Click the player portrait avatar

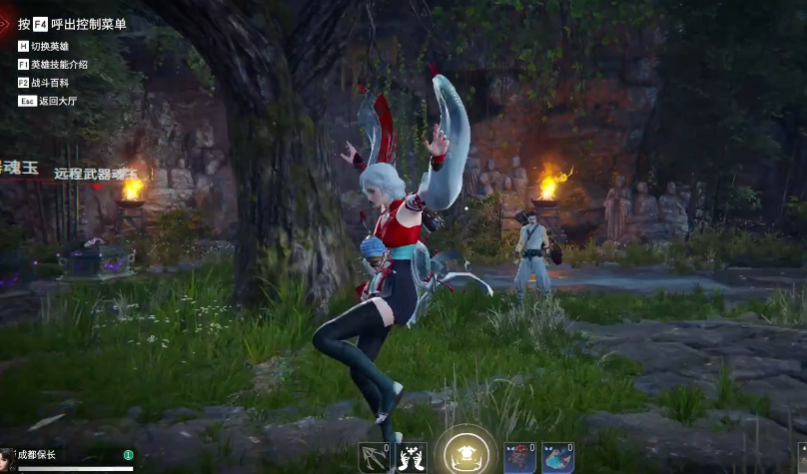click(7, 462)
